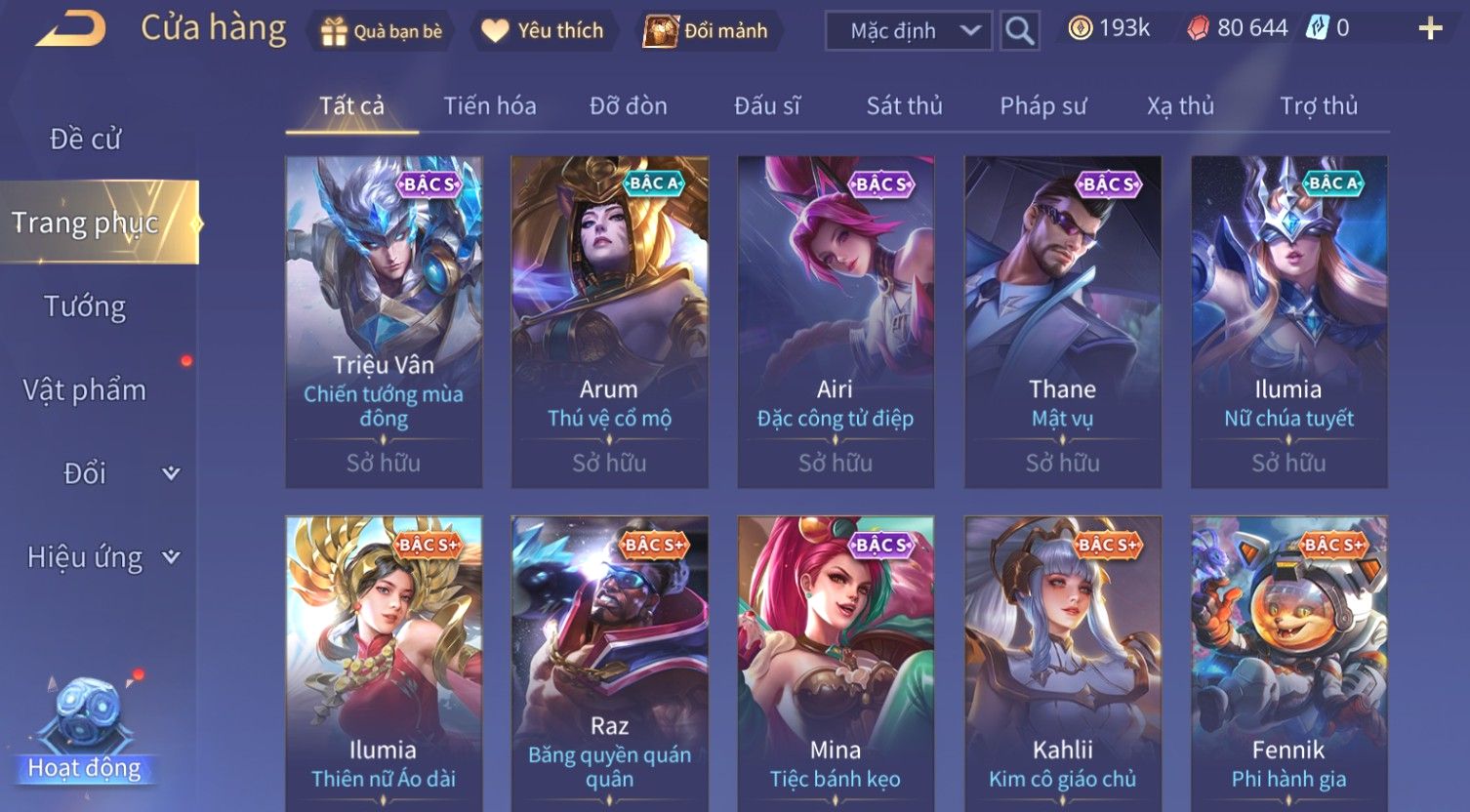Screen dimensions: 1470x812
Task: Switch to the Pháp sư tab
Action: click(1042, 105)
